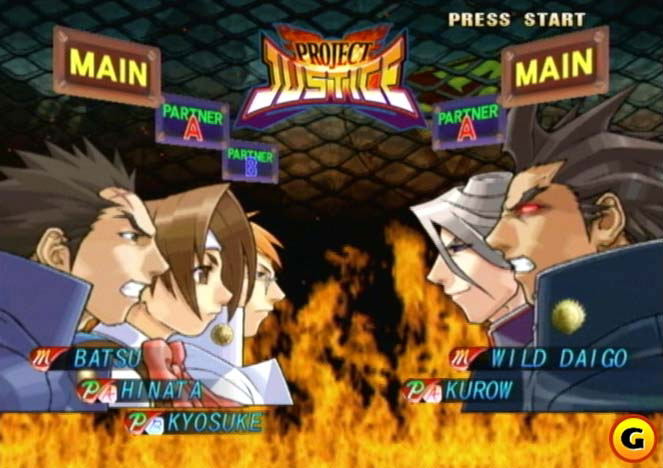The image size is (663, 468).
Task: Select the KYOSUKE name label
Action: pos(210,421)
